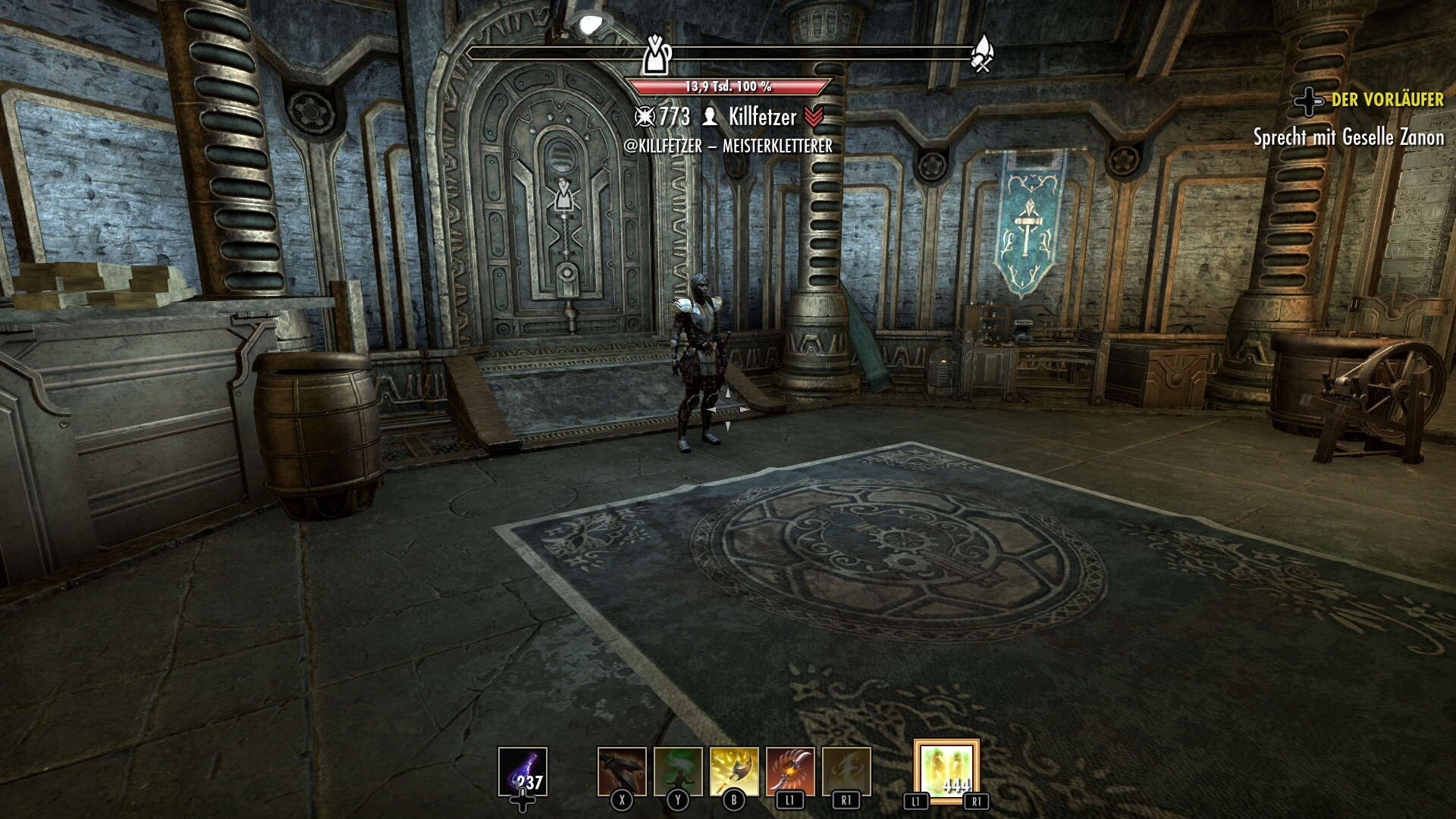Click the armor flask icon above the progress bar

(x=658, y=53)
